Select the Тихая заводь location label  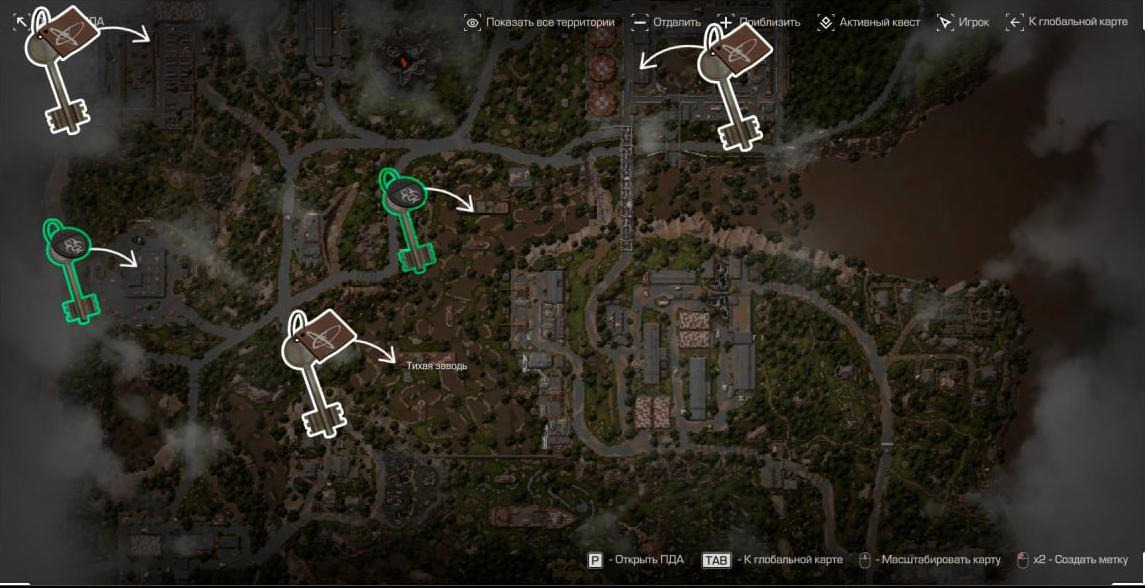(x=437, y=366)
